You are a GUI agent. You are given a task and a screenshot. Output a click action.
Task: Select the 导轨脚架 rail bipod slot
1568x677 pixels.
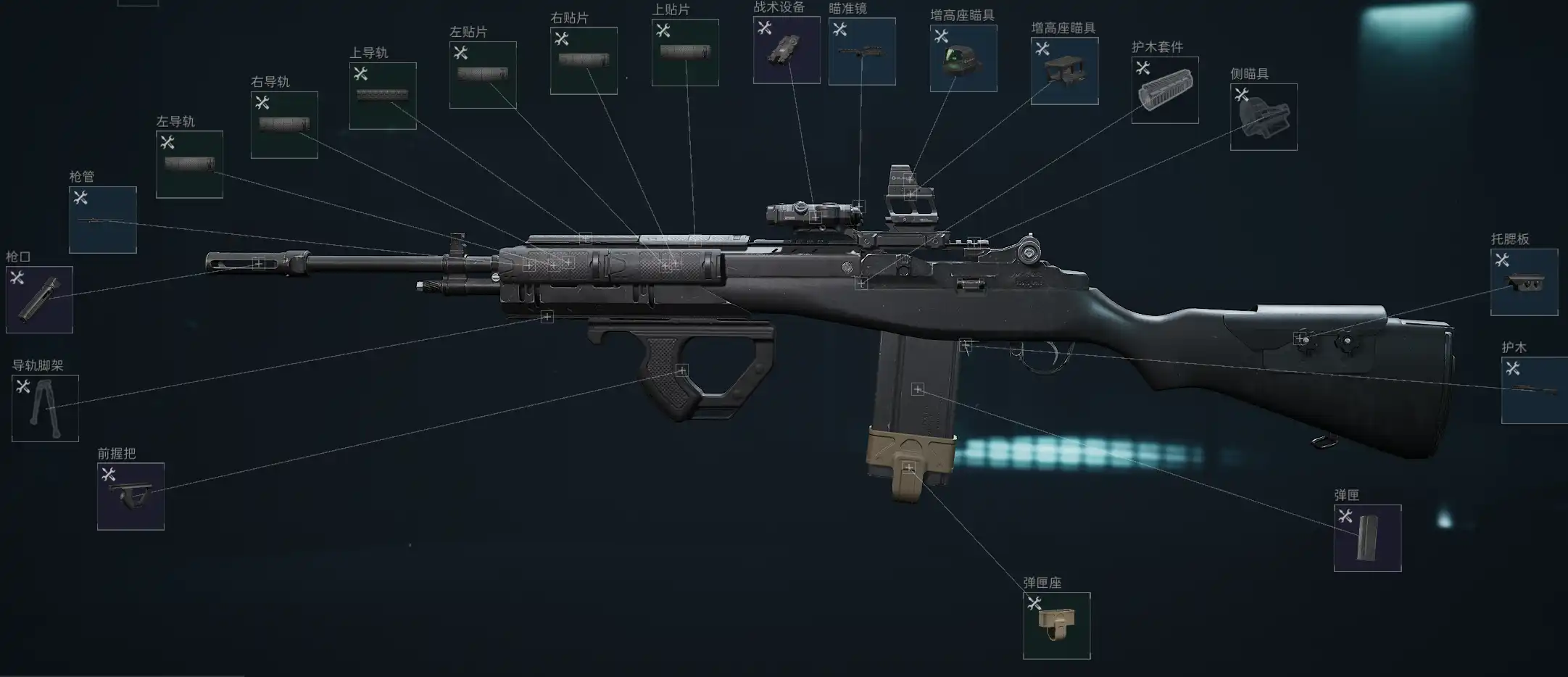click(x=45, y=408)
